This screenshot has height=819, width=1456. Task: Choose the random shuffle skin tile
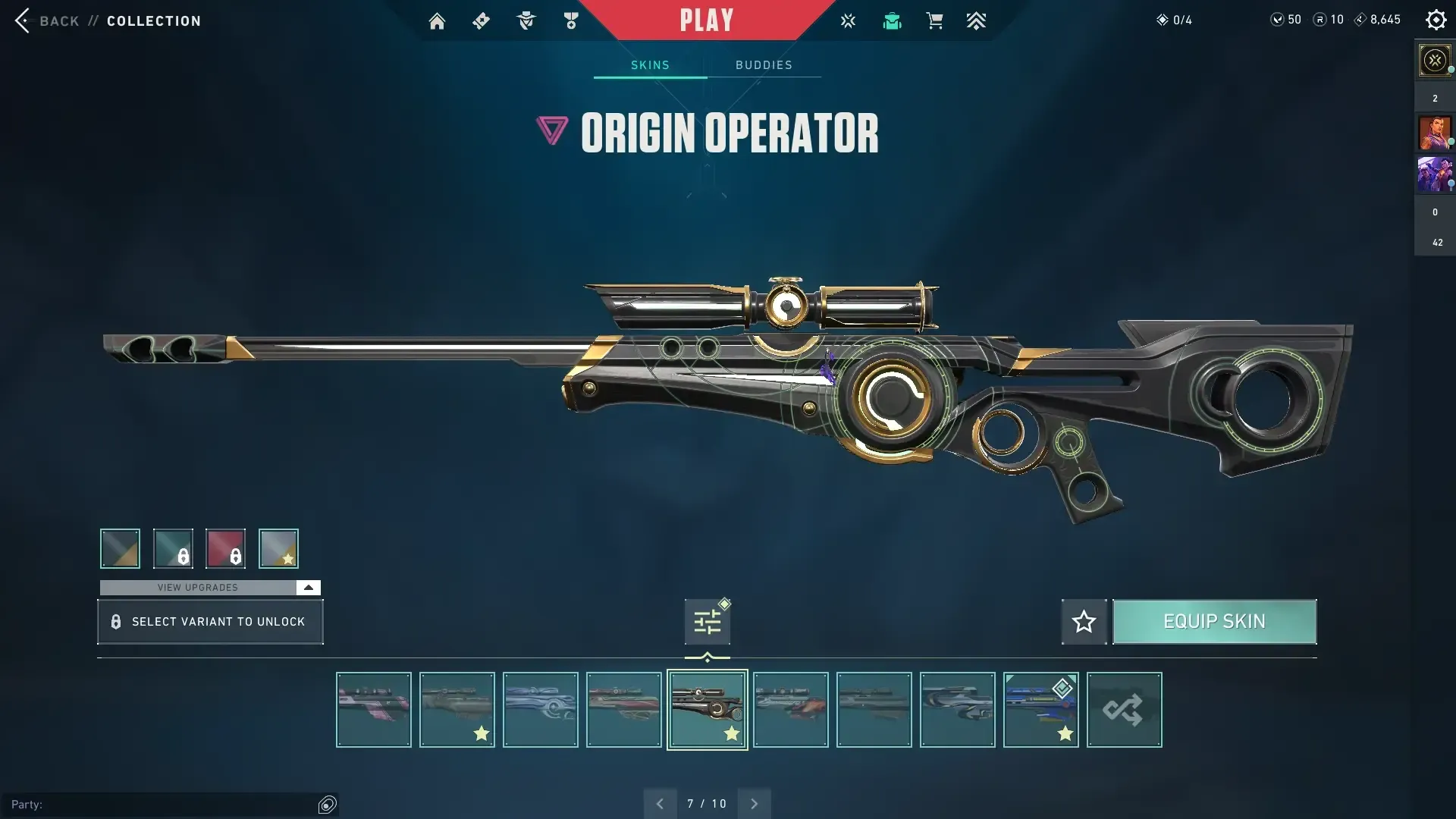pyautogui.click(x=1124, y=710)
